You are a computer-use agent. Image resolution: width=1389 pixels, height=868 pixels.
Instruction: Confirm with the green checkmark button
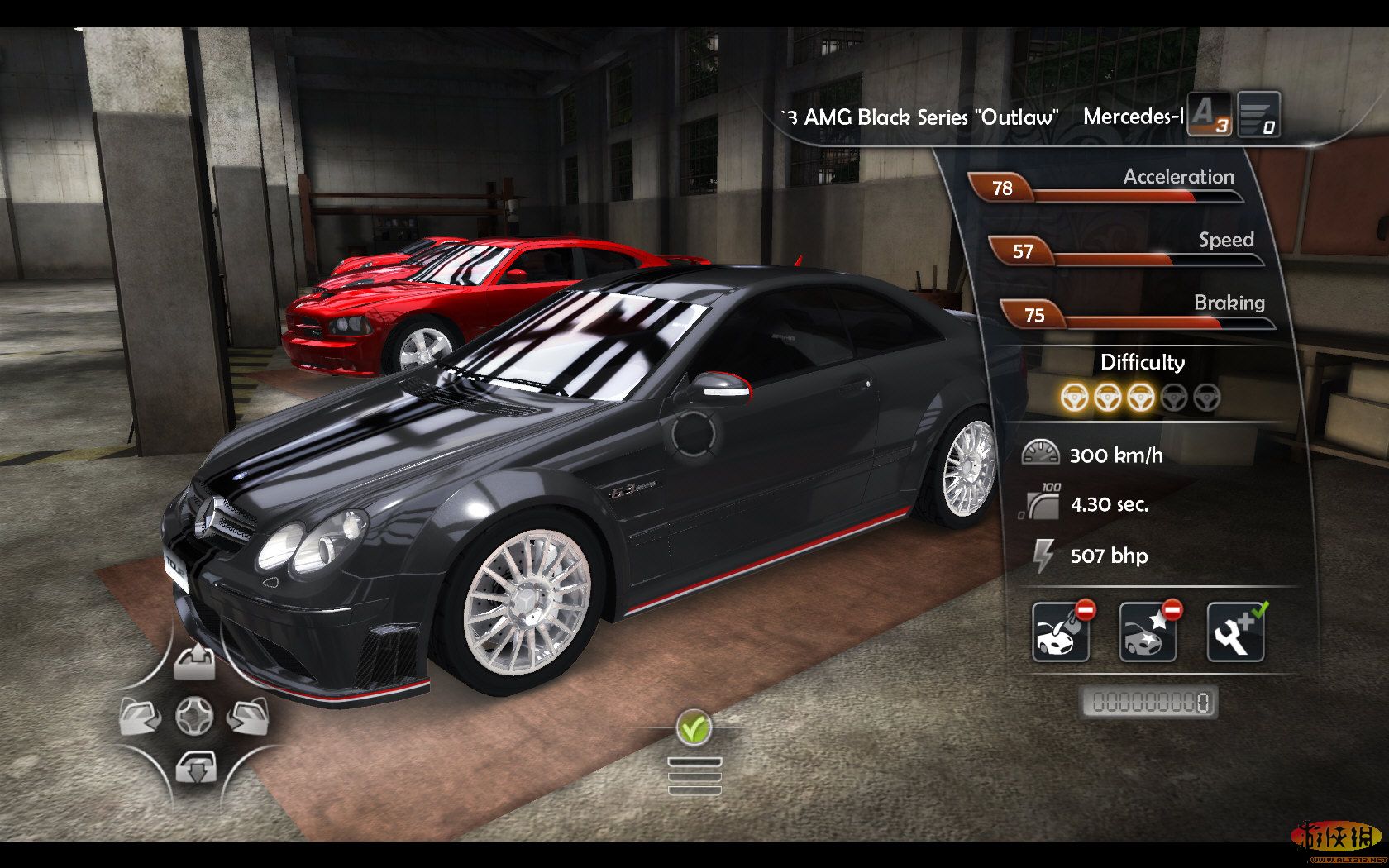click(694, 728)
